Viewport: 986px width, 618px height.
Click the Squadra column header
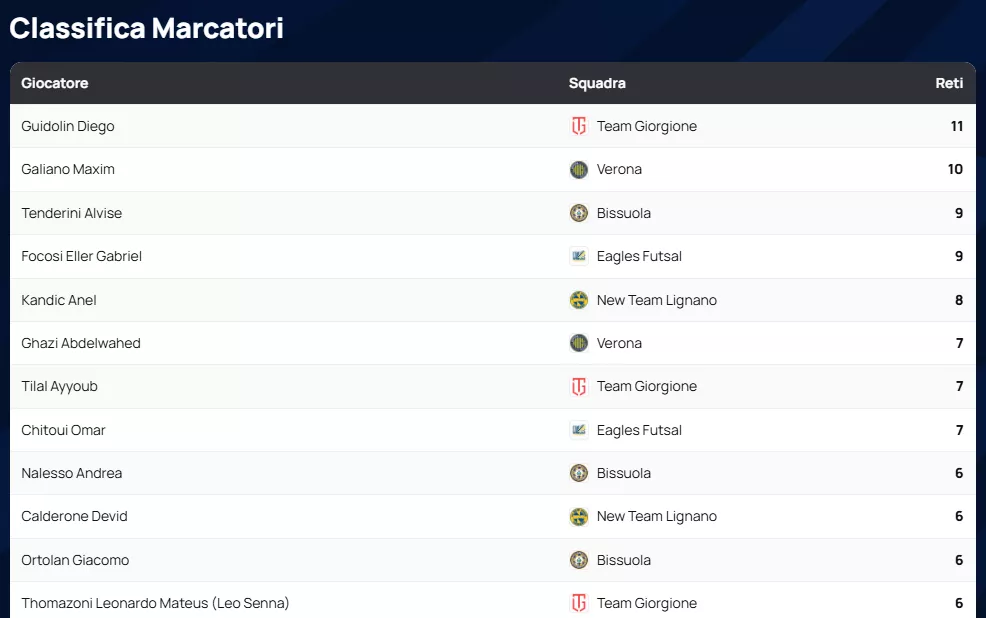click(597, 83)
